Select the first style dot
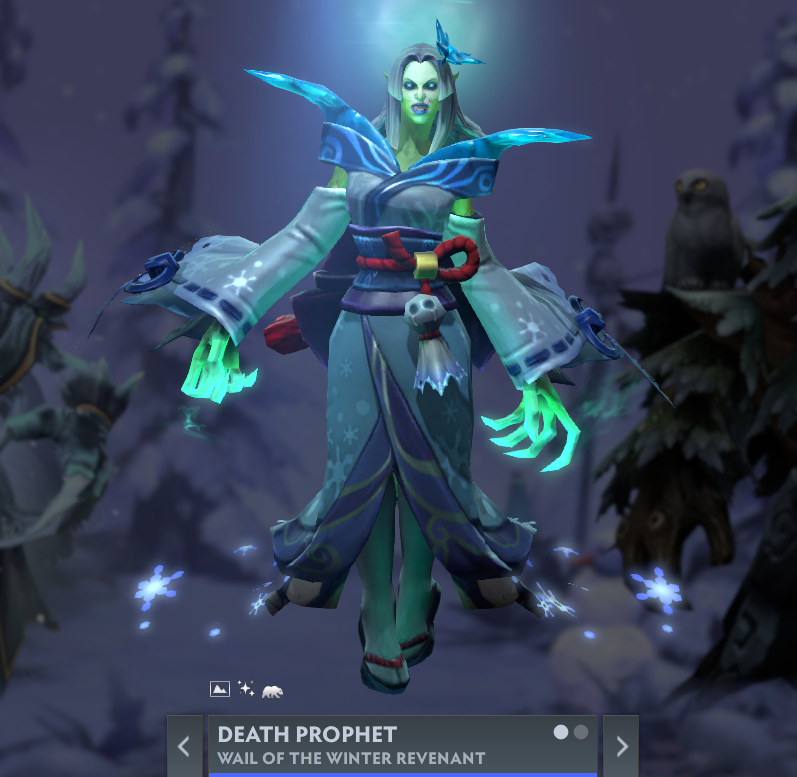 click(x=561, y=732)
